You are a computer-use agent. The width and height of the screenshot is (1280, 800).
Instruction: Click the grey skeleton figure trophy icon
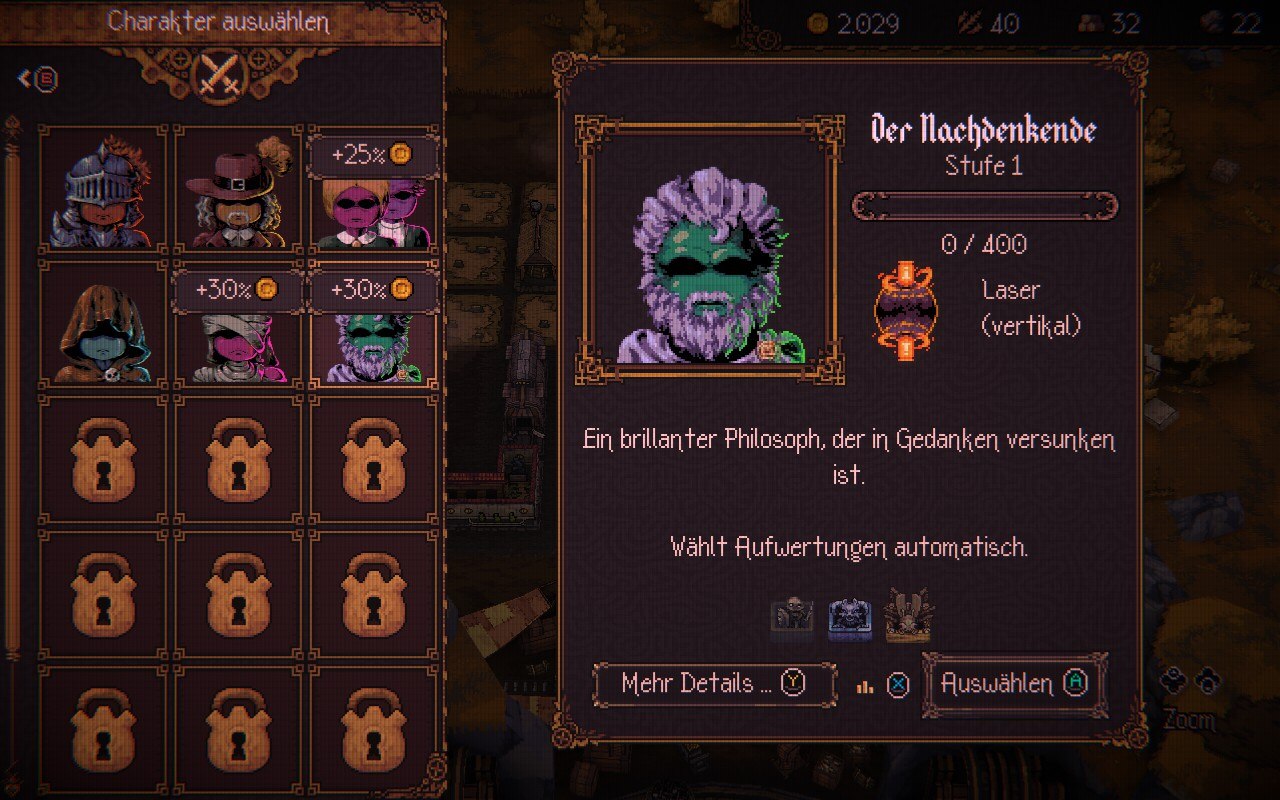coord(791,616)
